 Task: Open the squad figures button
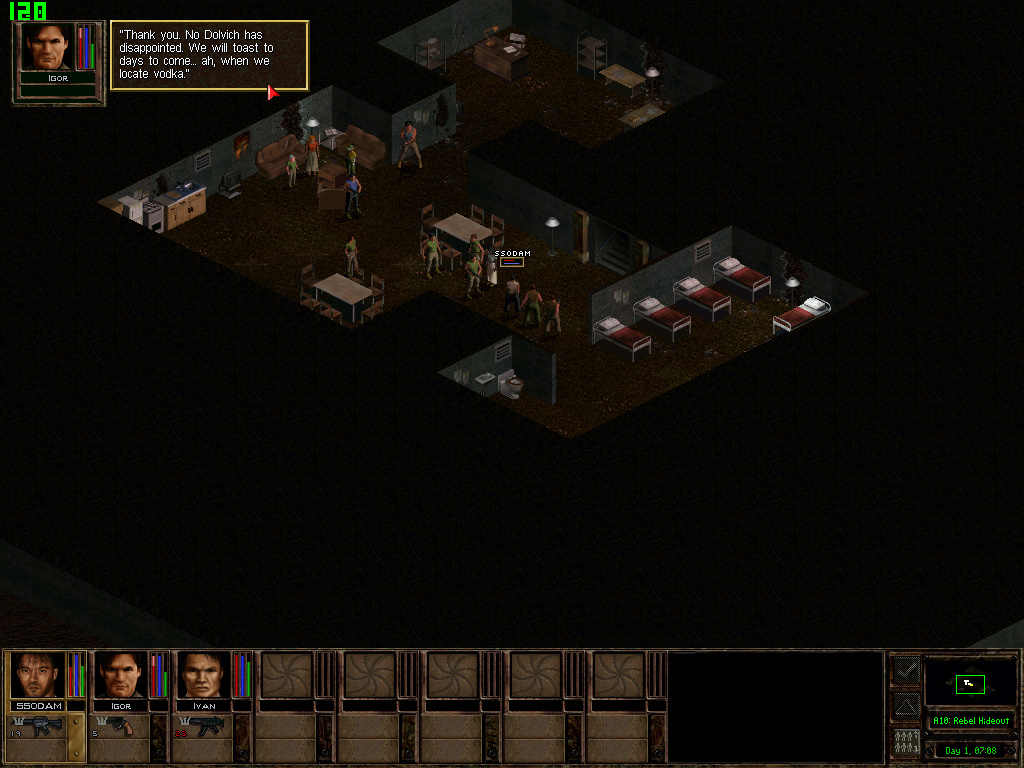click(906, 743)
